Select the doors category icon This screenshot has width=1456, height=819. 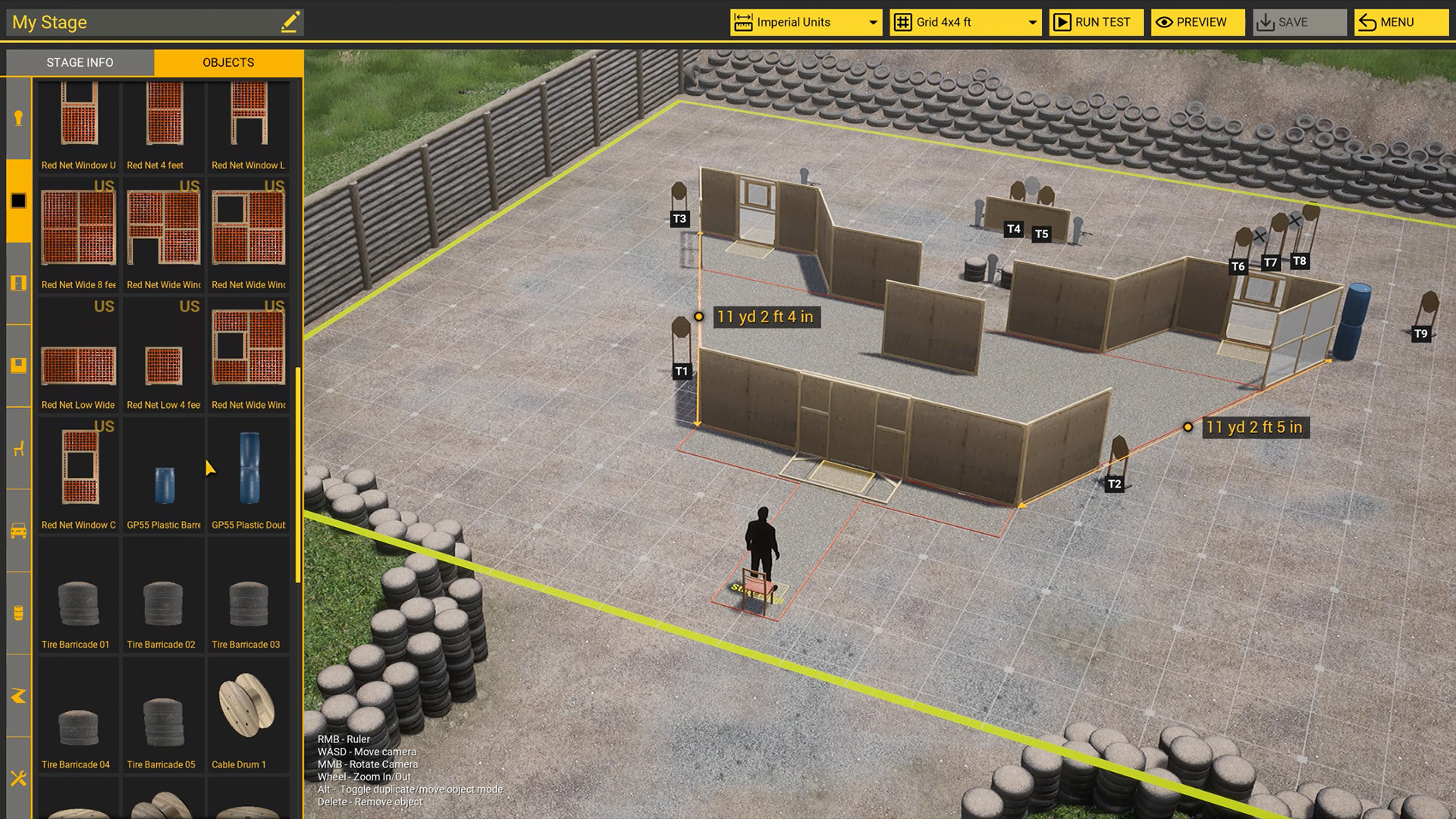18,283
